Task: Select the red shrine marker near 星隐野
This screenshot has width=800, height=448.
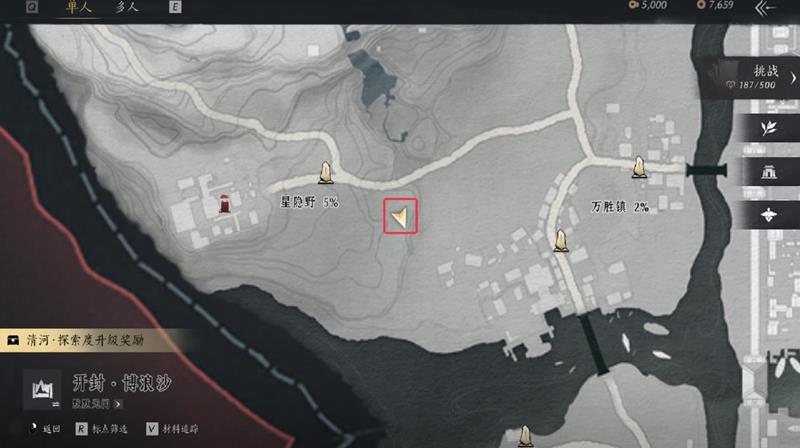Action: point(226,204)
